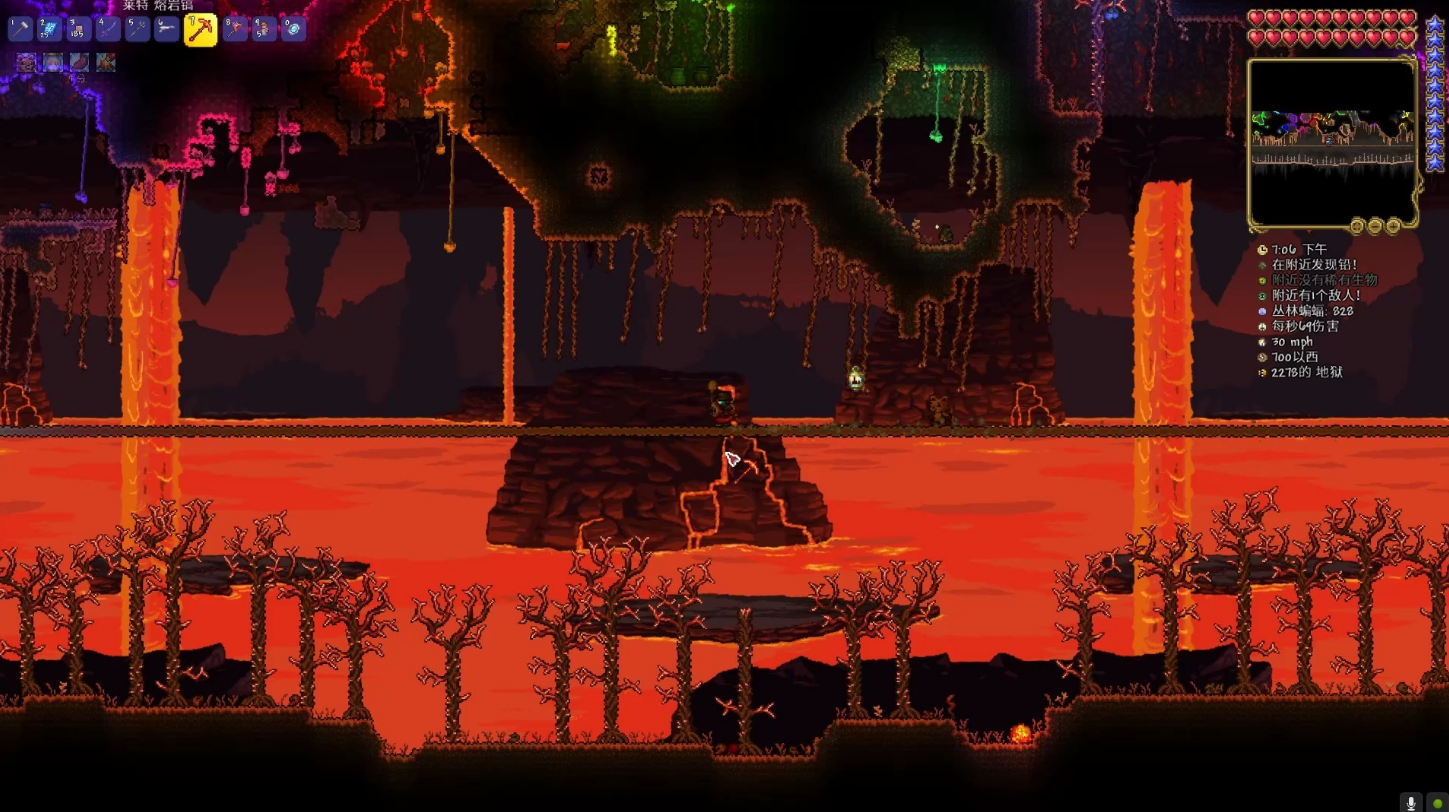Click the first buff icon below the hotbar
The image size is (1449, 812).
pyautogui.click(x=26, y=63)
